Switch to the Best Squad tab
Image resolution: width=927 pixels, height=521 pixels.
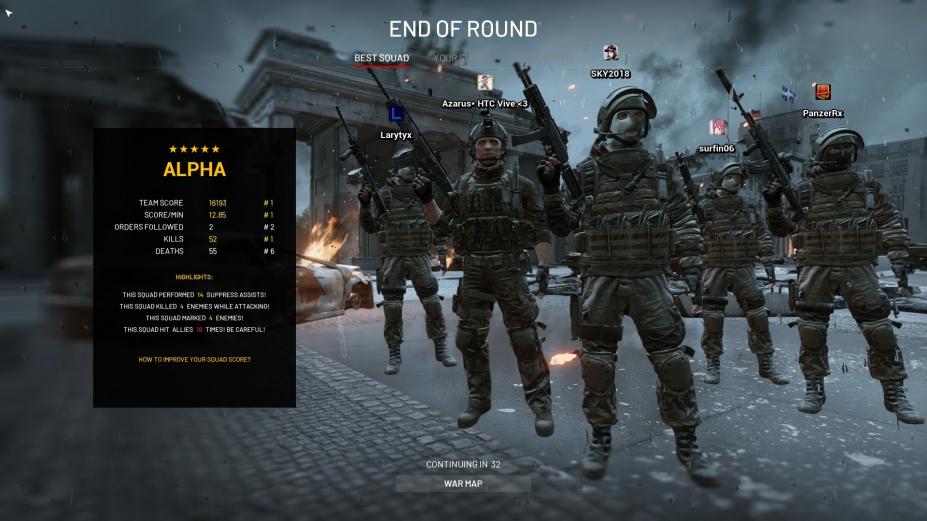click(x=381, y=58)
